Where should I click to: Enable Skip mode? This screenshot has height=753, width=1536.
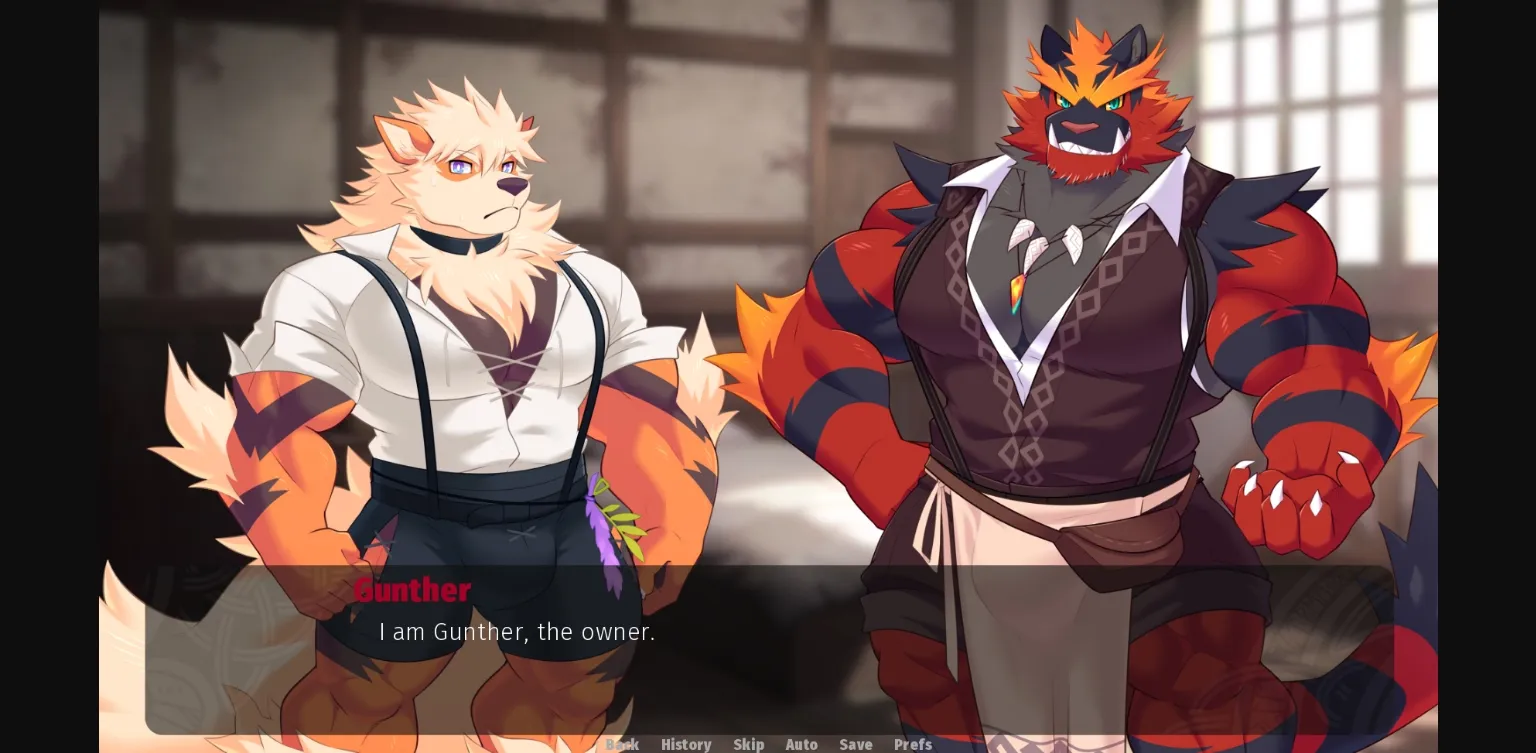click(749, 745)
